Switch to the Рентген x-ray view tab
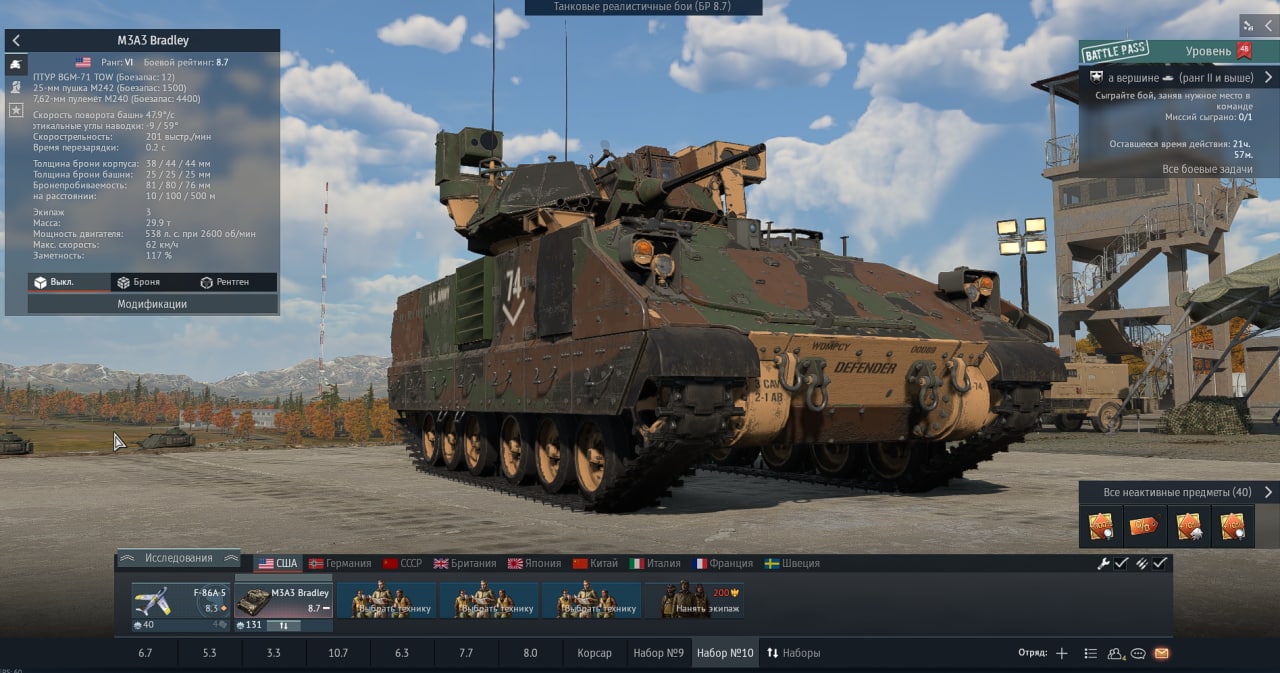The height and width of the screenshot is (673, 1280). pos(224,283)
